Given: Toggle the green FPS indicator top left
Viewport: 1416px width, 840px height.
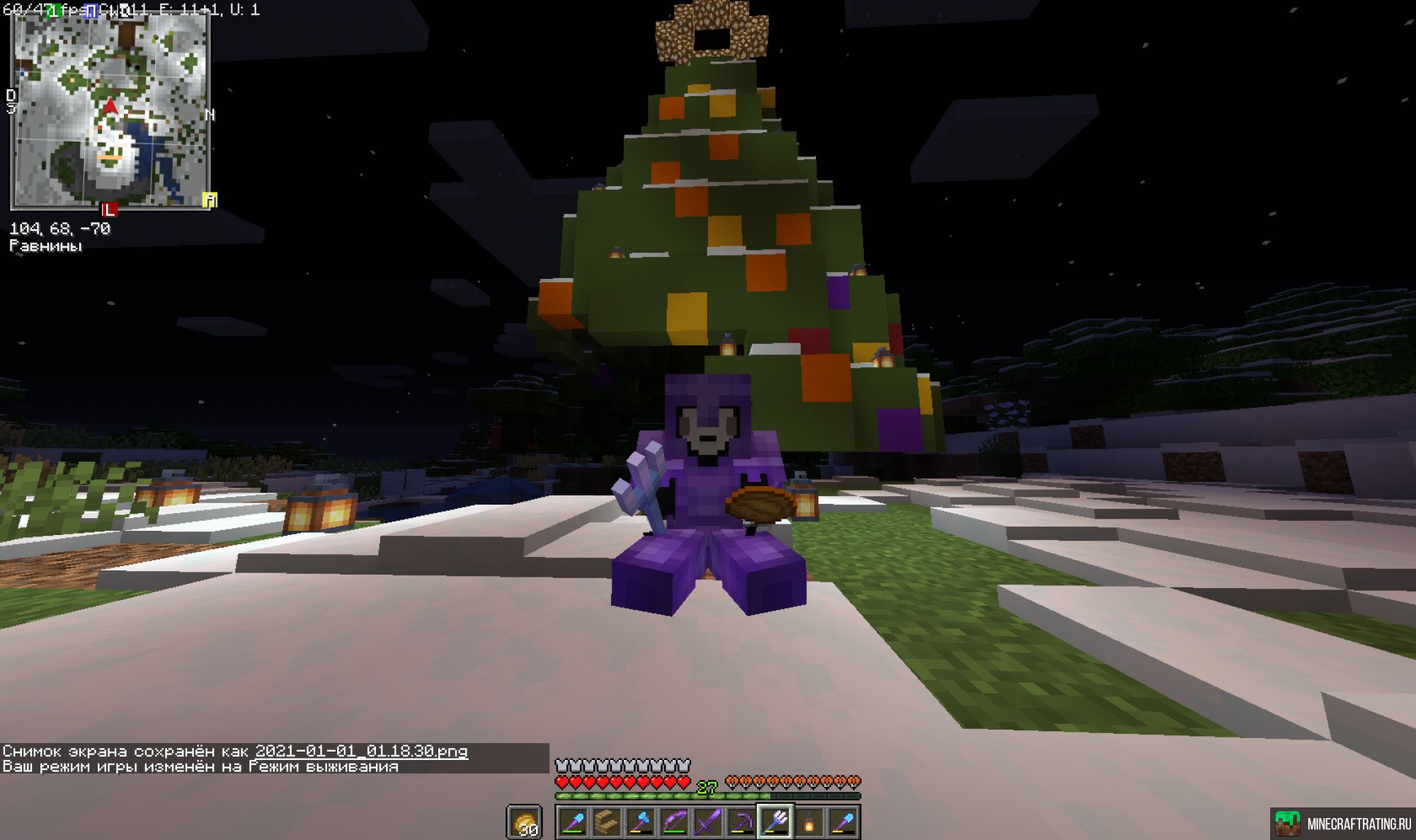Looking at the screenshot, I should 53,10.
